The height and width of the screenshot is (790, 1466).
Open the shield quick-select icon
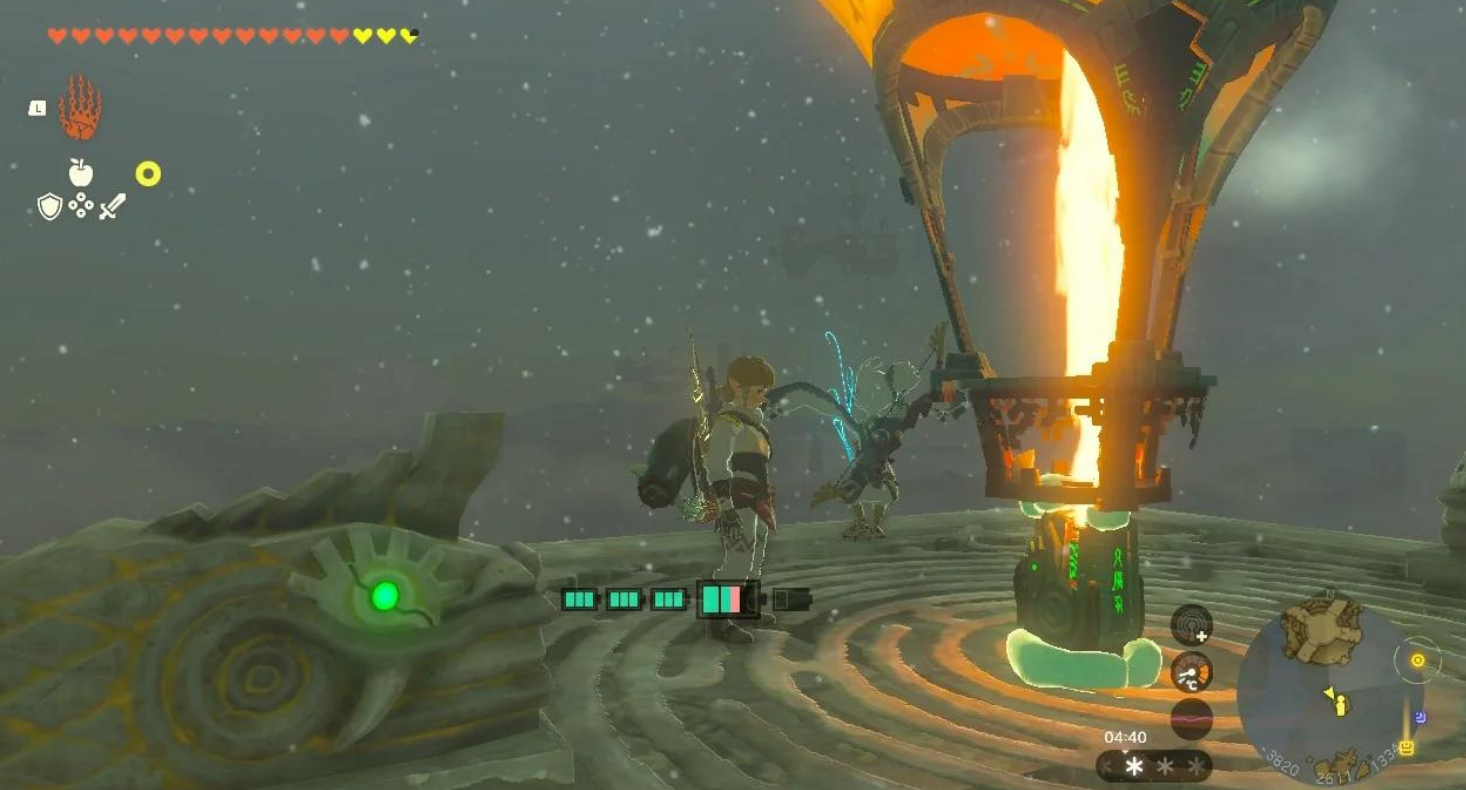(x=49, y=207)
